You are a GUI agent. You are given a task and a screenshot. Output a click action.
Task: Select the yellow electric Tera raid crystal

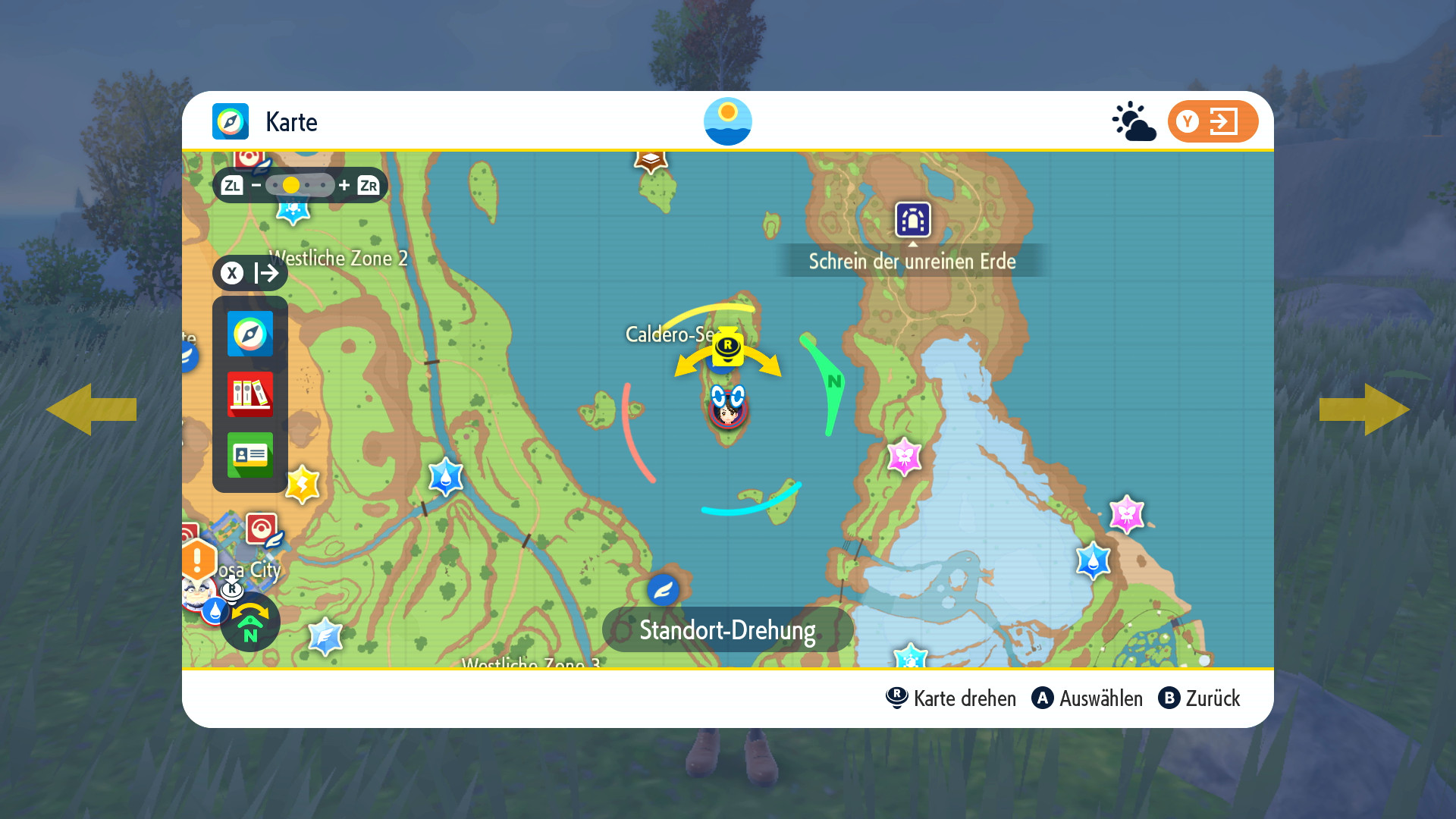(x=303, y=485)
